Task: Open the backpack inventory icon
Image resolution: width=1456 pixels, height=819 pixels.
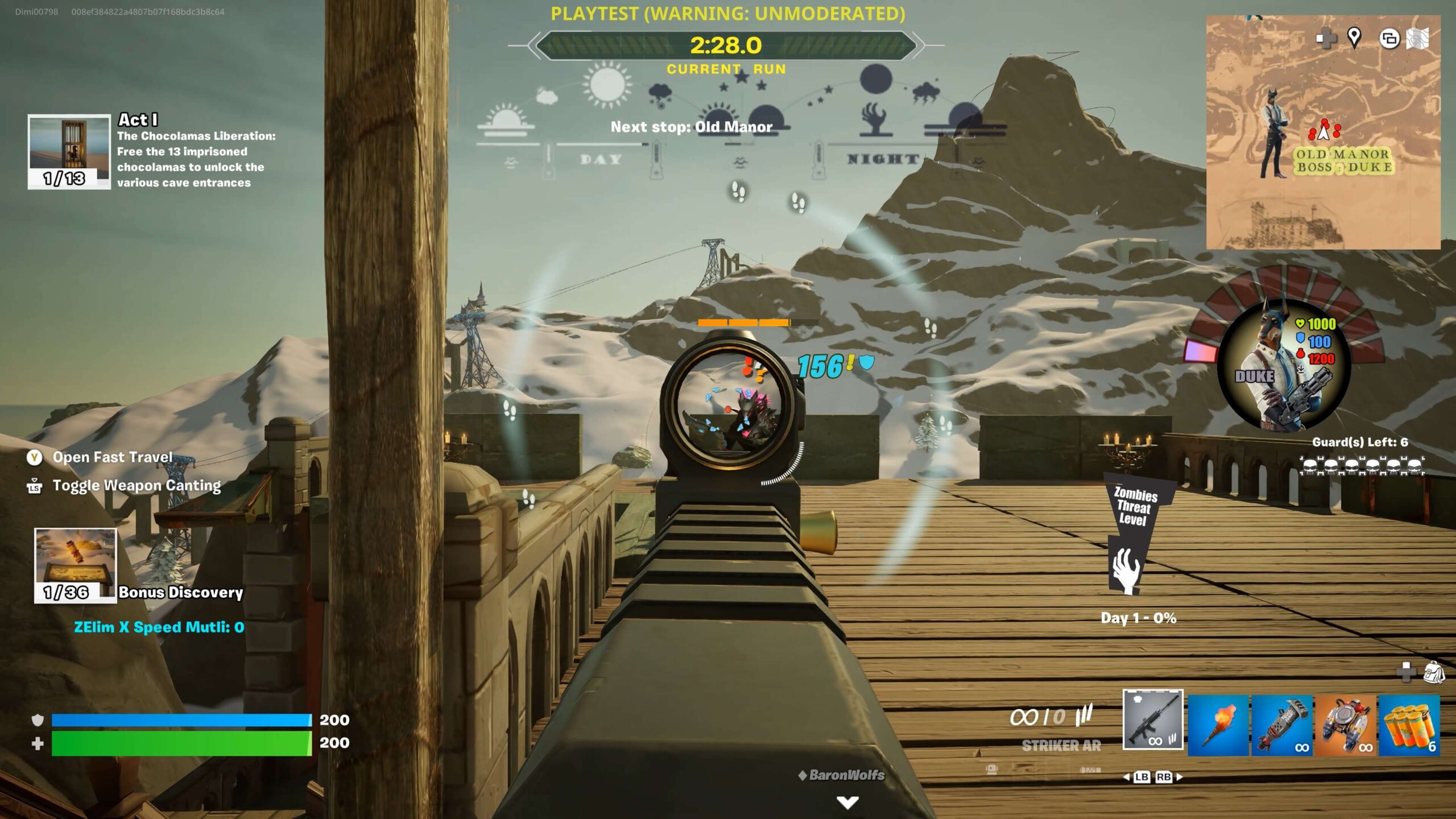Action: point(1434,672)
